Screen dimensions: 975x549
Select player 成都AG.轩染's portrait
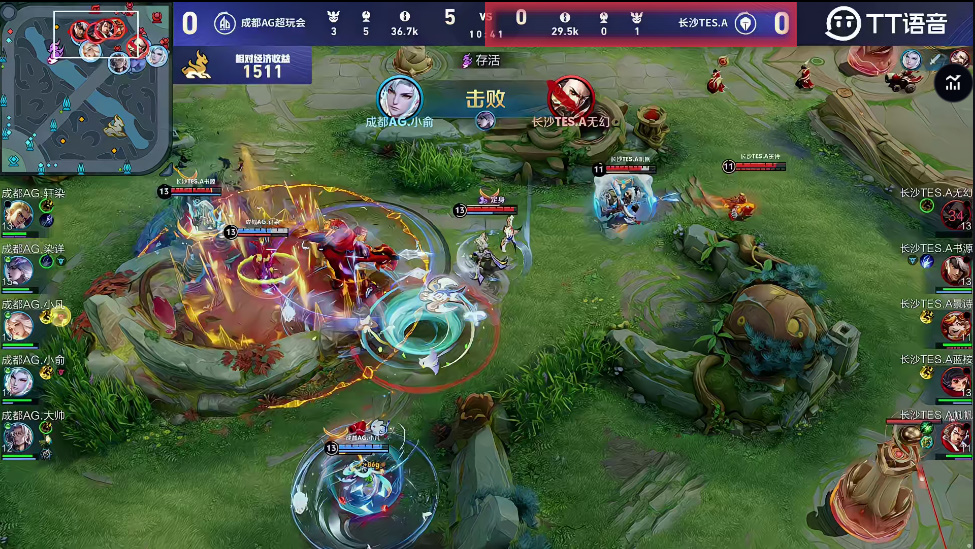click(18, 215)
